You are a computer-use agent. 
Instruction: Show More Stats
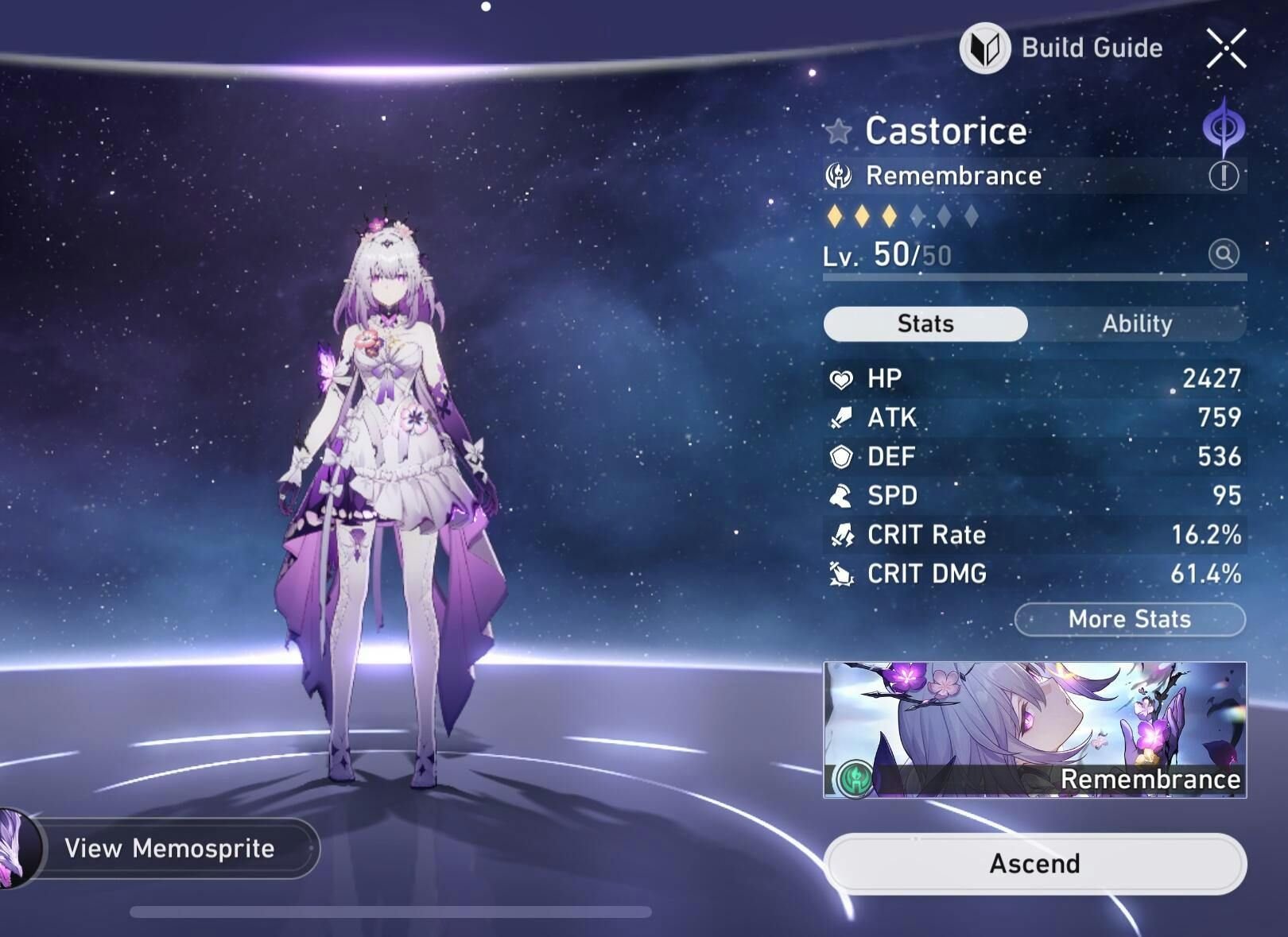pyautogui.click(x=1129, y=619)
